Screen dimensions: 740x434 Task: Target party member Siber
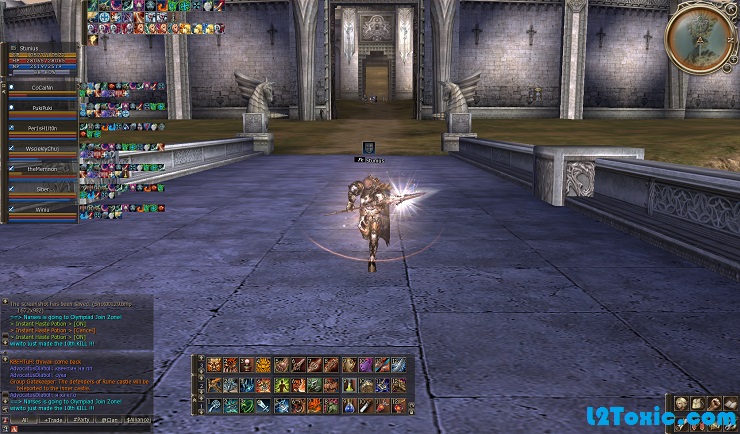click(x=41, y=188)
